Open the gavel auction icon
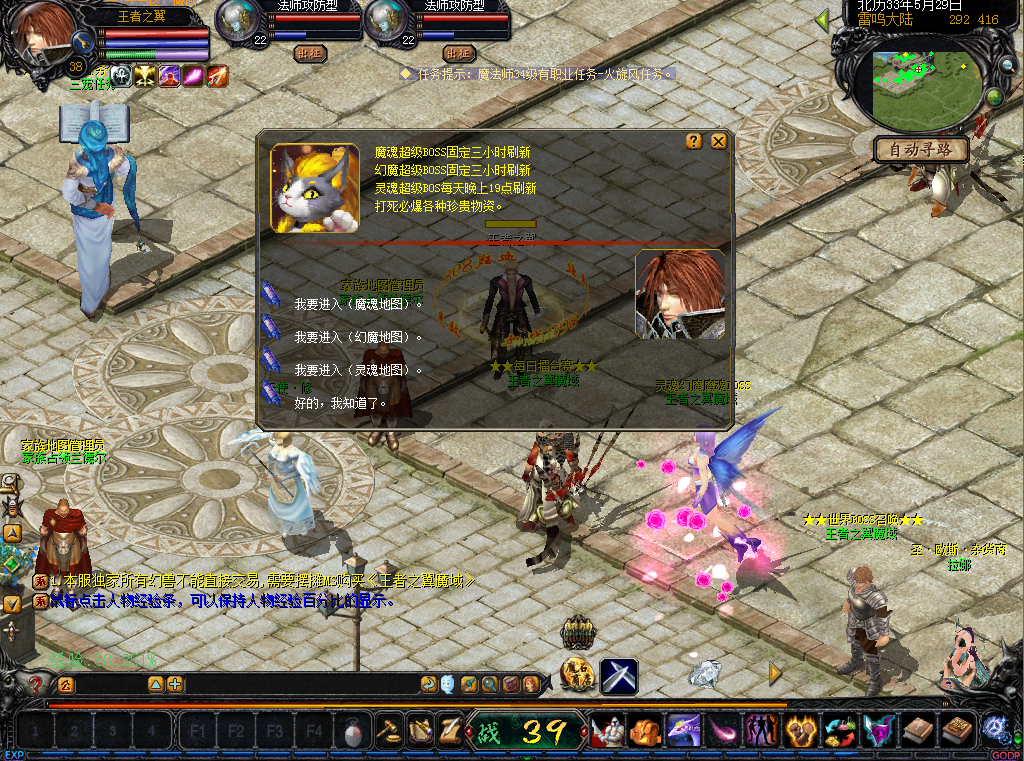Screen dimensions: 1024x761 388,731
